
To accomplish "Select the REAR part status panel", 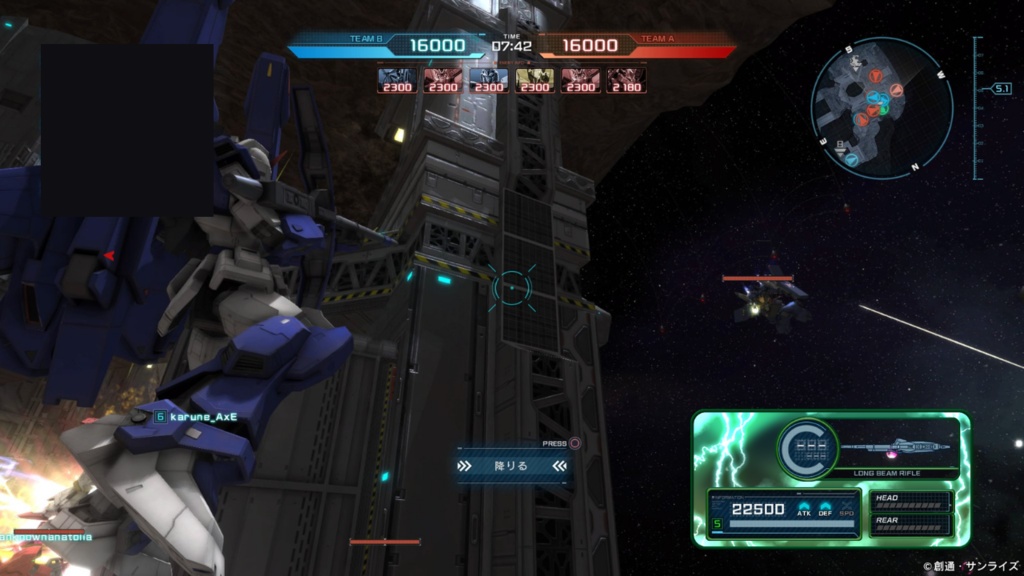I will click(x=911, y=523).
